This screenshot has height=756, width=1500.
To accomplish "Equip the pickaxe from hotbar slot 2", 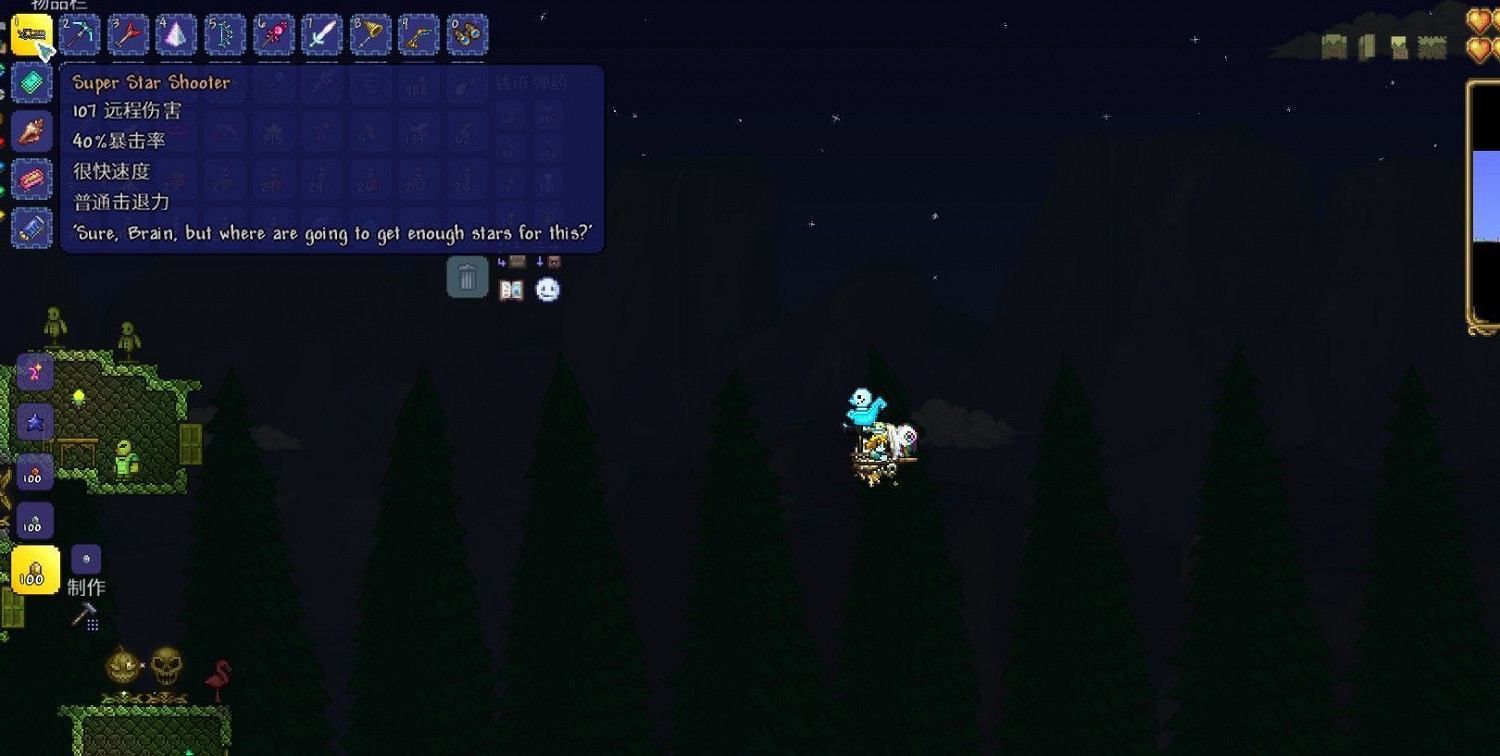I will (77, 35).
